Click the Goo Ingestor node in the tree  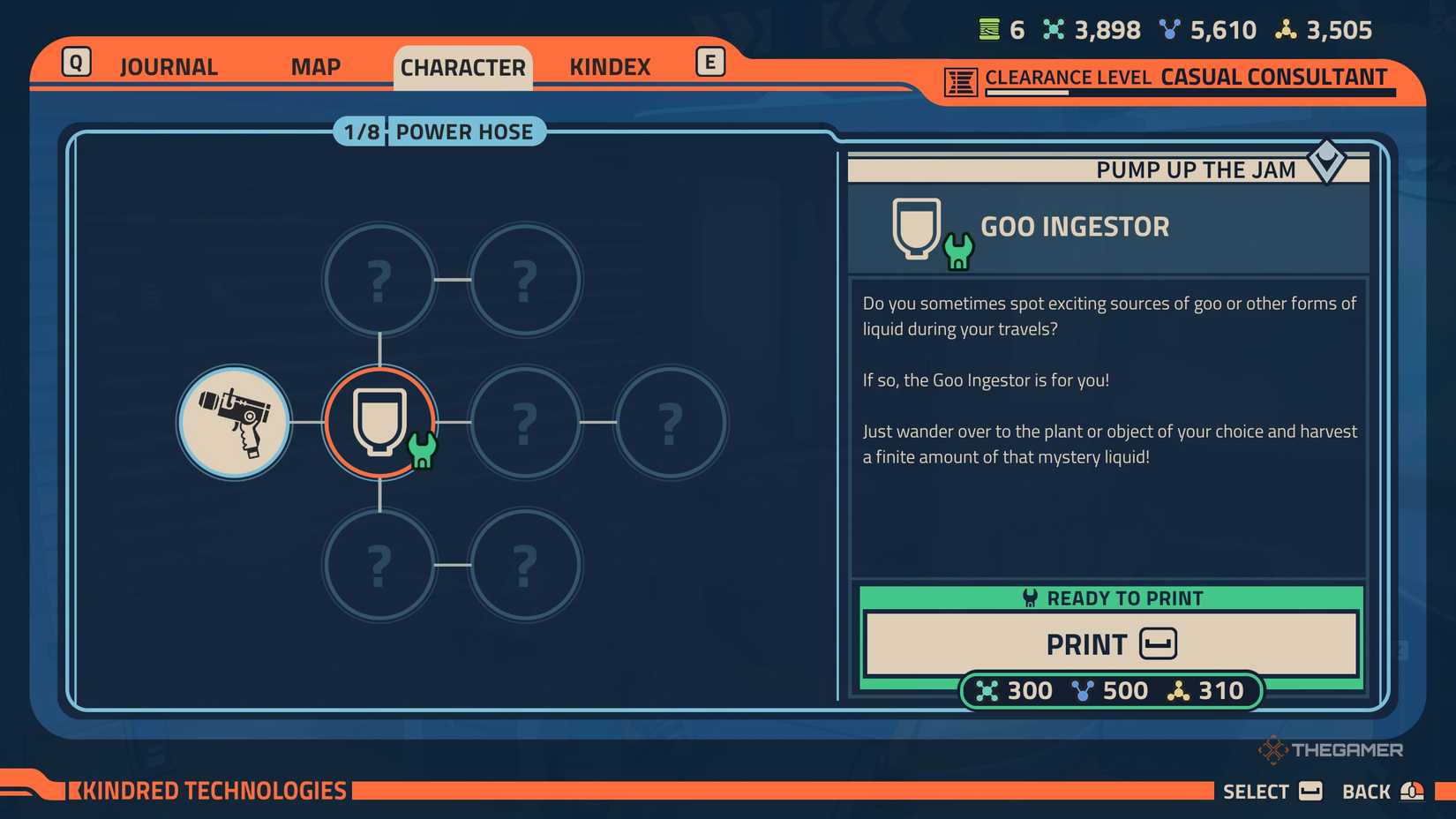coord(380,423)
